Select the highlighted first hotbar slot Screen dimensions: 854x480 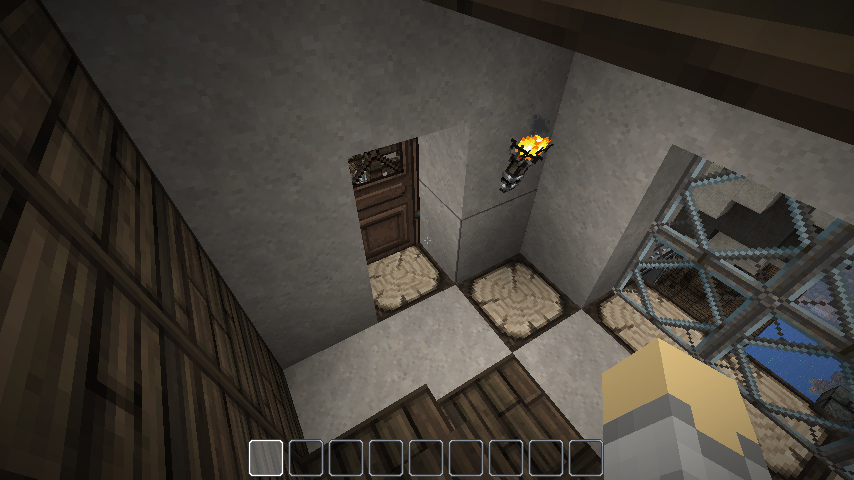click(267, 457)
